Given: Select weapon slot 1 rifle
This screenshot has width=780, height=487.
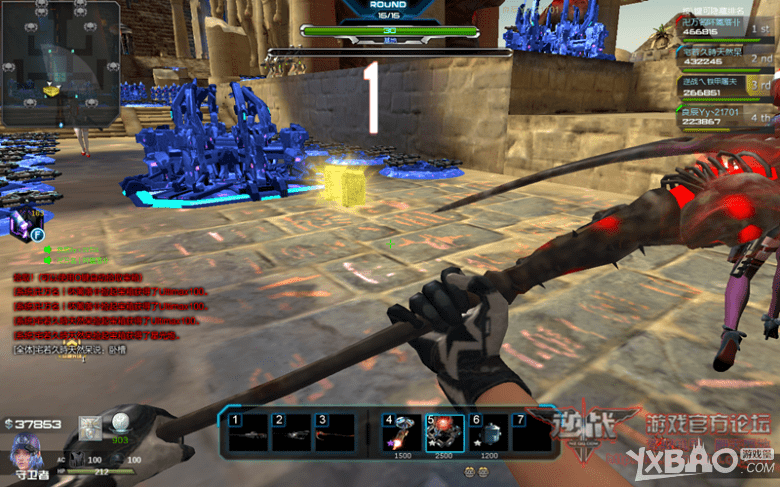Looking at the screenshot, I should (x=248, y=433).
